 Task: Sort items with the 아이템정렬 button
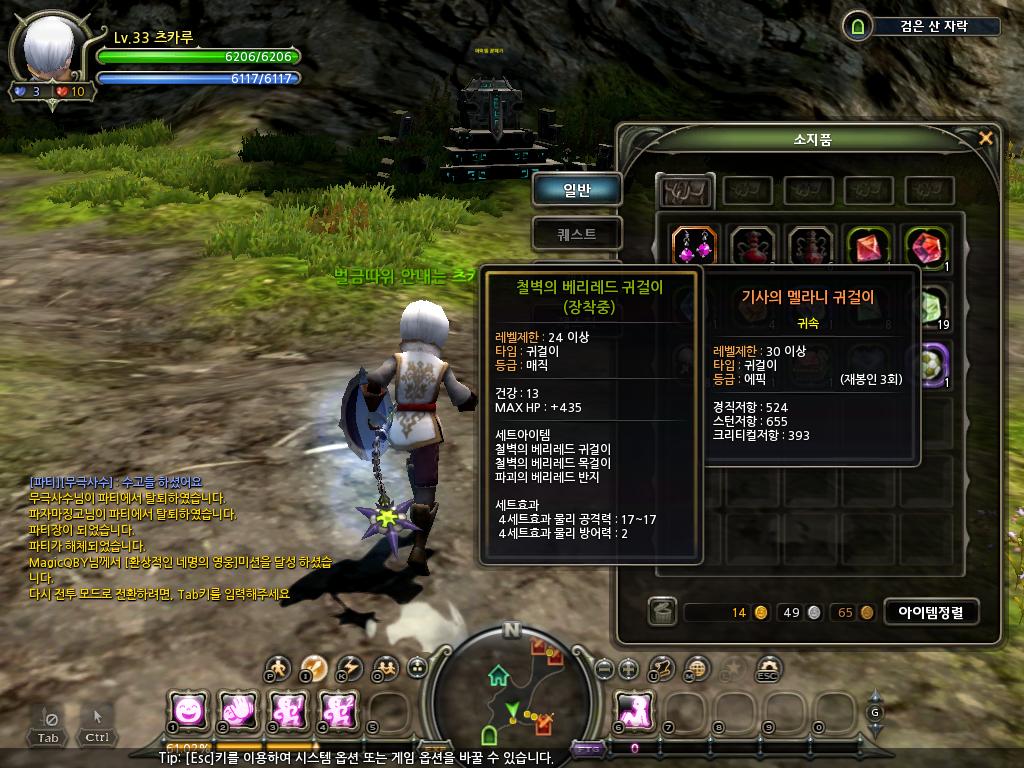tap(931, 612)
